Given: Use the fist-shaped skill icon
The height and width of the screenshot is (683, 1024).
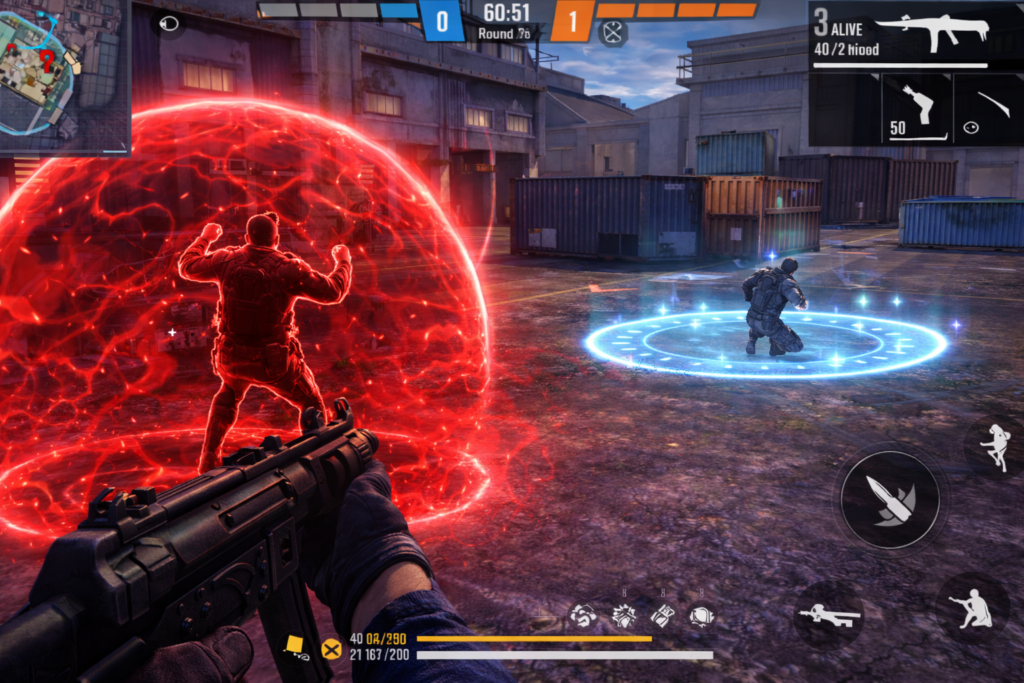Looking at the screenshot, I should (582, 616).
